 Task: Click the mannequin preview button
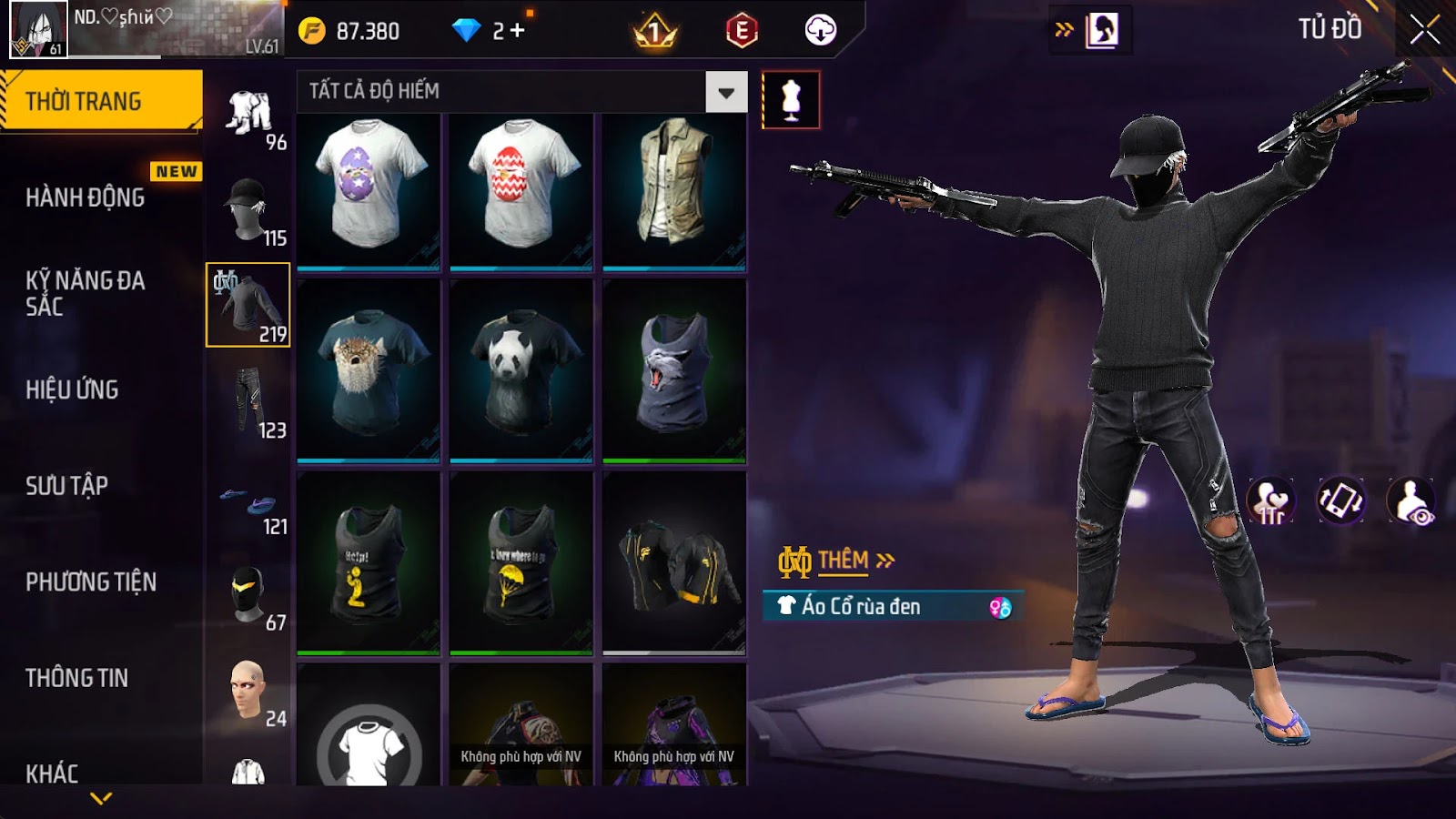point(791,100)
